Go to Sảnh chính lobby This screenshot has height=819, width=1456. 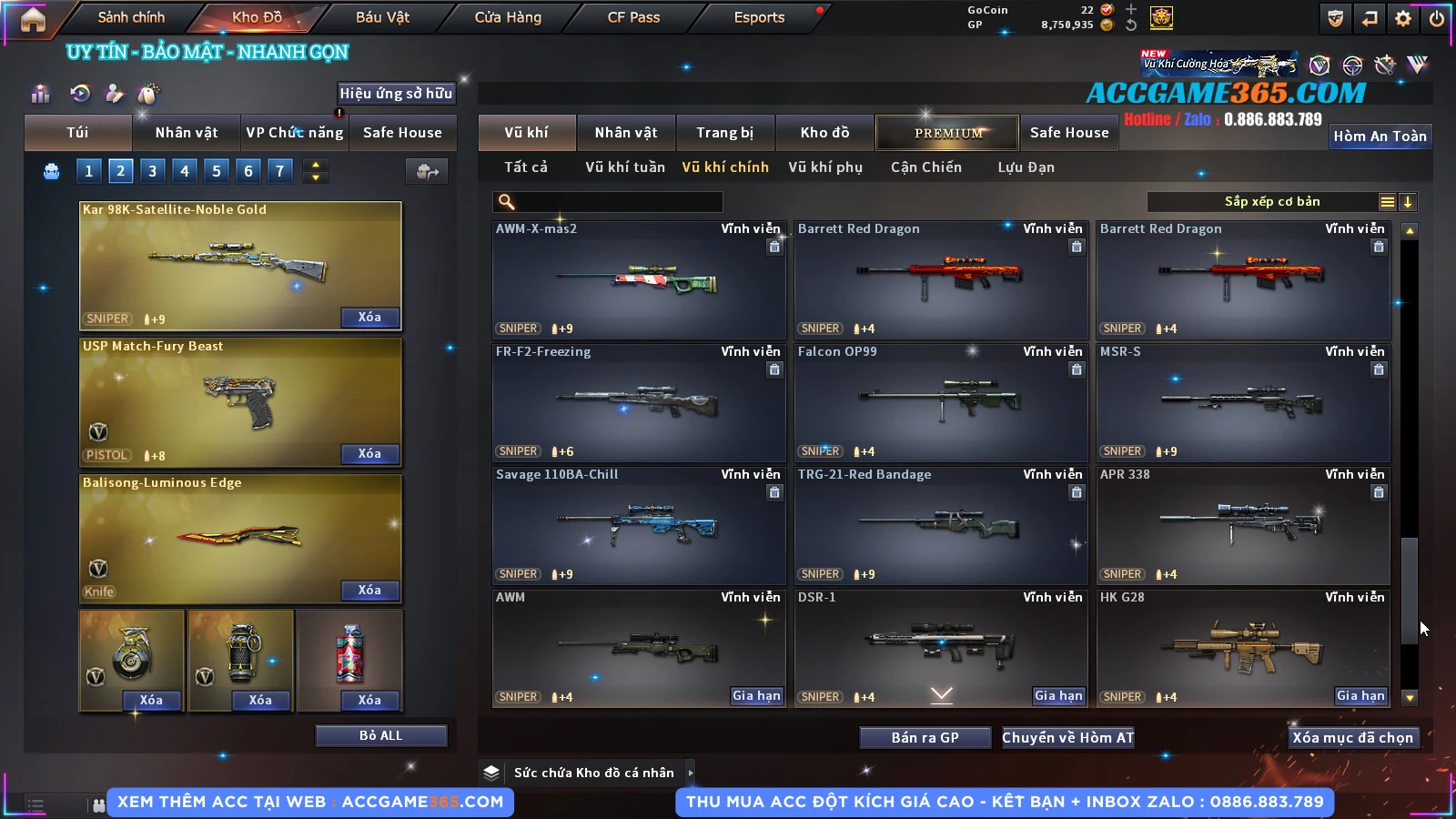131,17
